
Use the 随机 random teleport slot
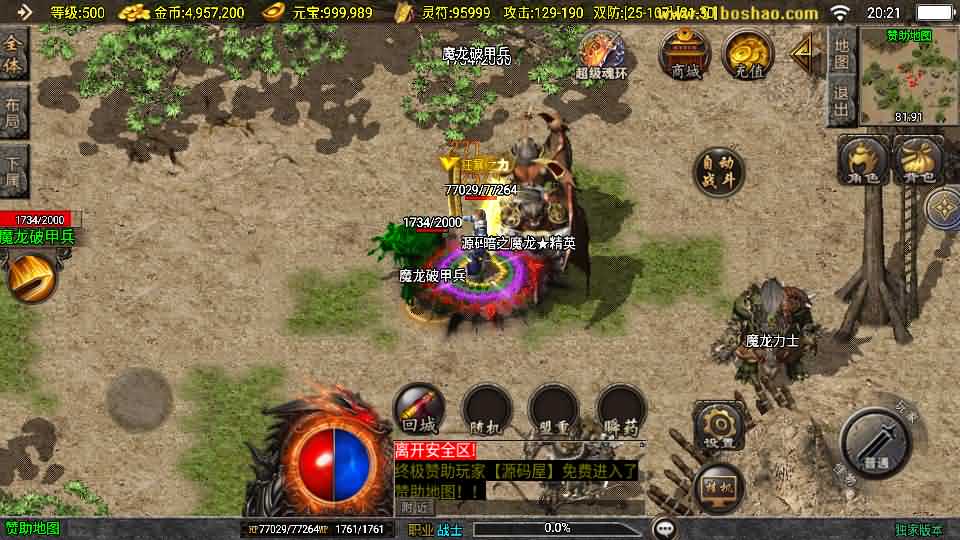(x=486, y=409)
